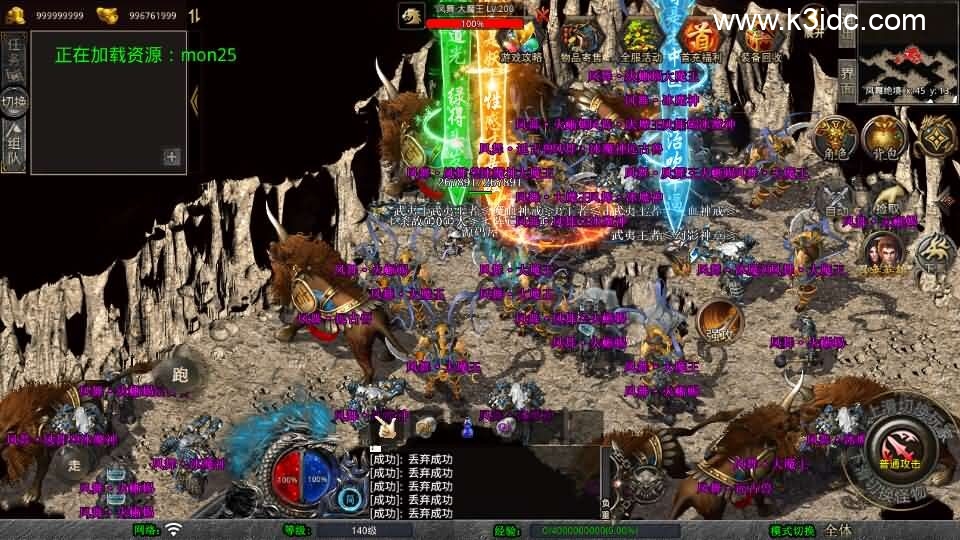Click the 切换 switch button
Screen dimensions: 960x540
click(x=14, y=101)
